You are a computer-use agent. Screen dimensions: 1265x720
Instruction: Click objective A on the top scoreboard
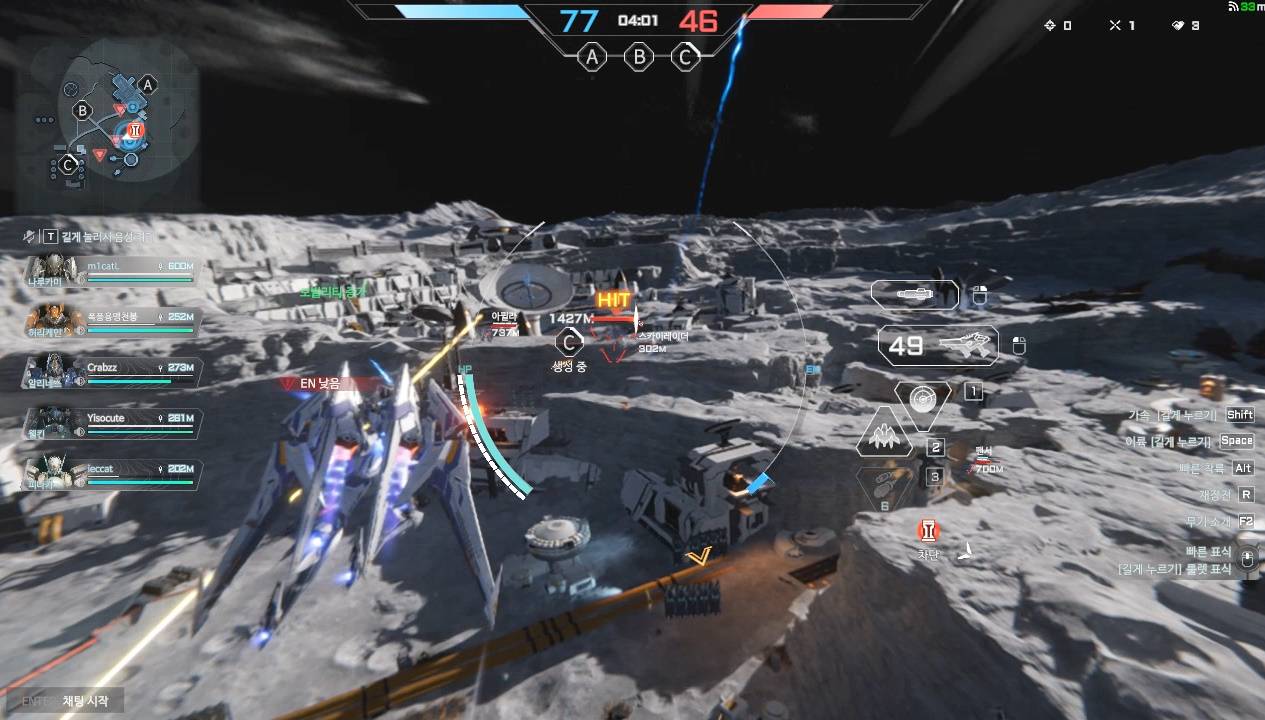593,57
